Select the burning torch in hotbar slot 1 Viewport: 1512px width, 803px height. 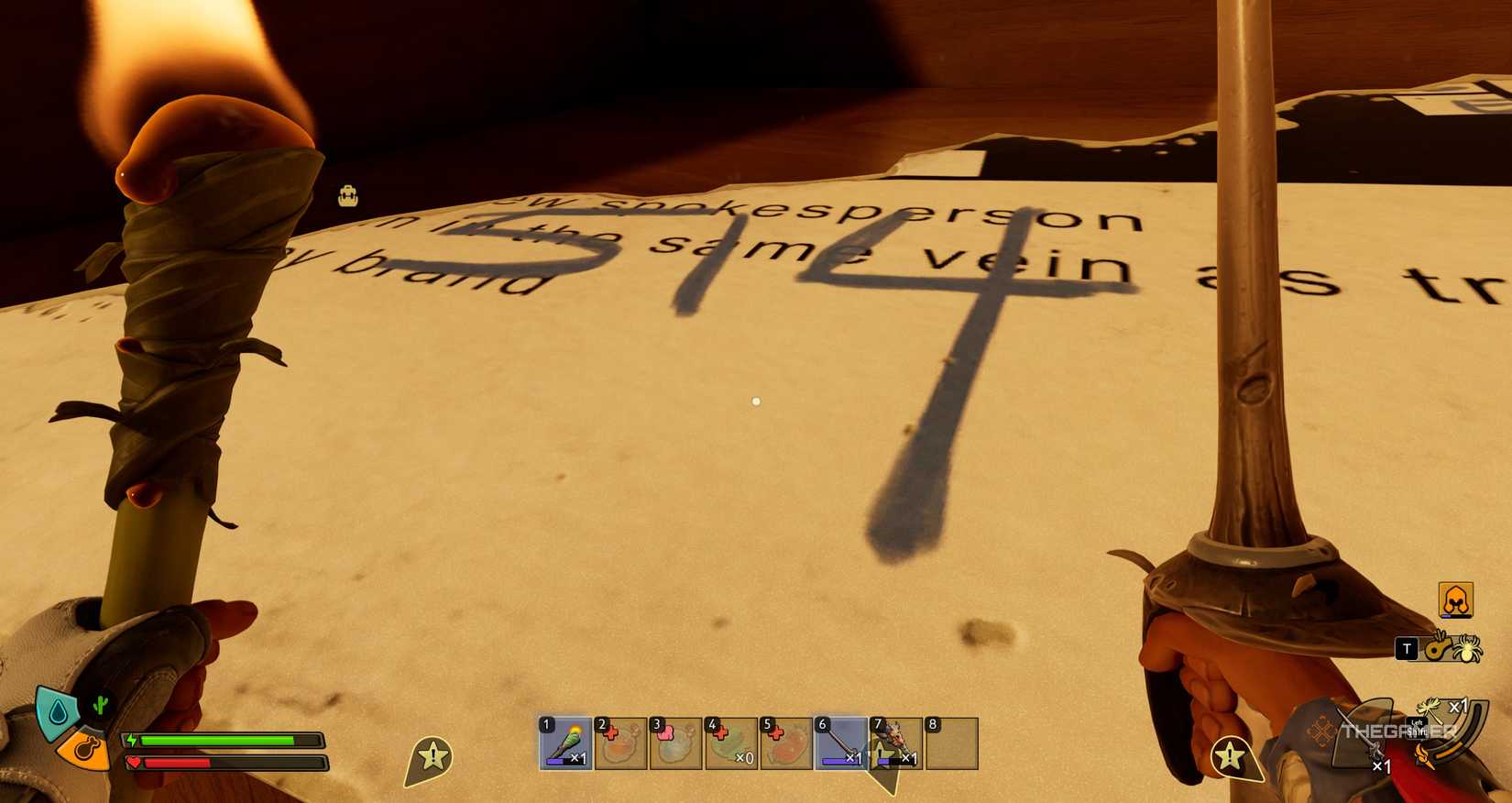[562, 745]
